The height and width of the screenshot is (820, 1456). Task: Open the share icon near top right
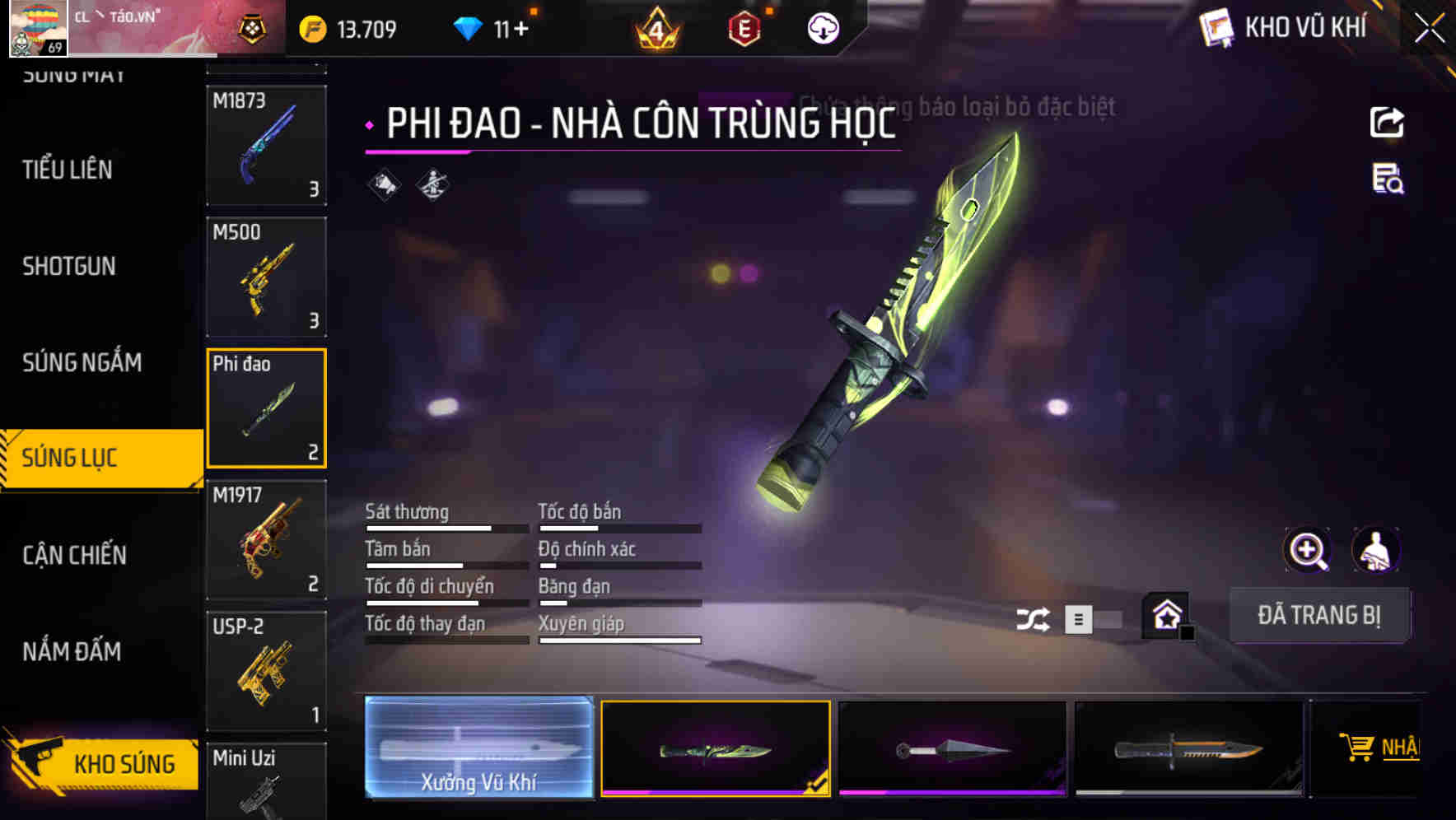click(1387, 122)
